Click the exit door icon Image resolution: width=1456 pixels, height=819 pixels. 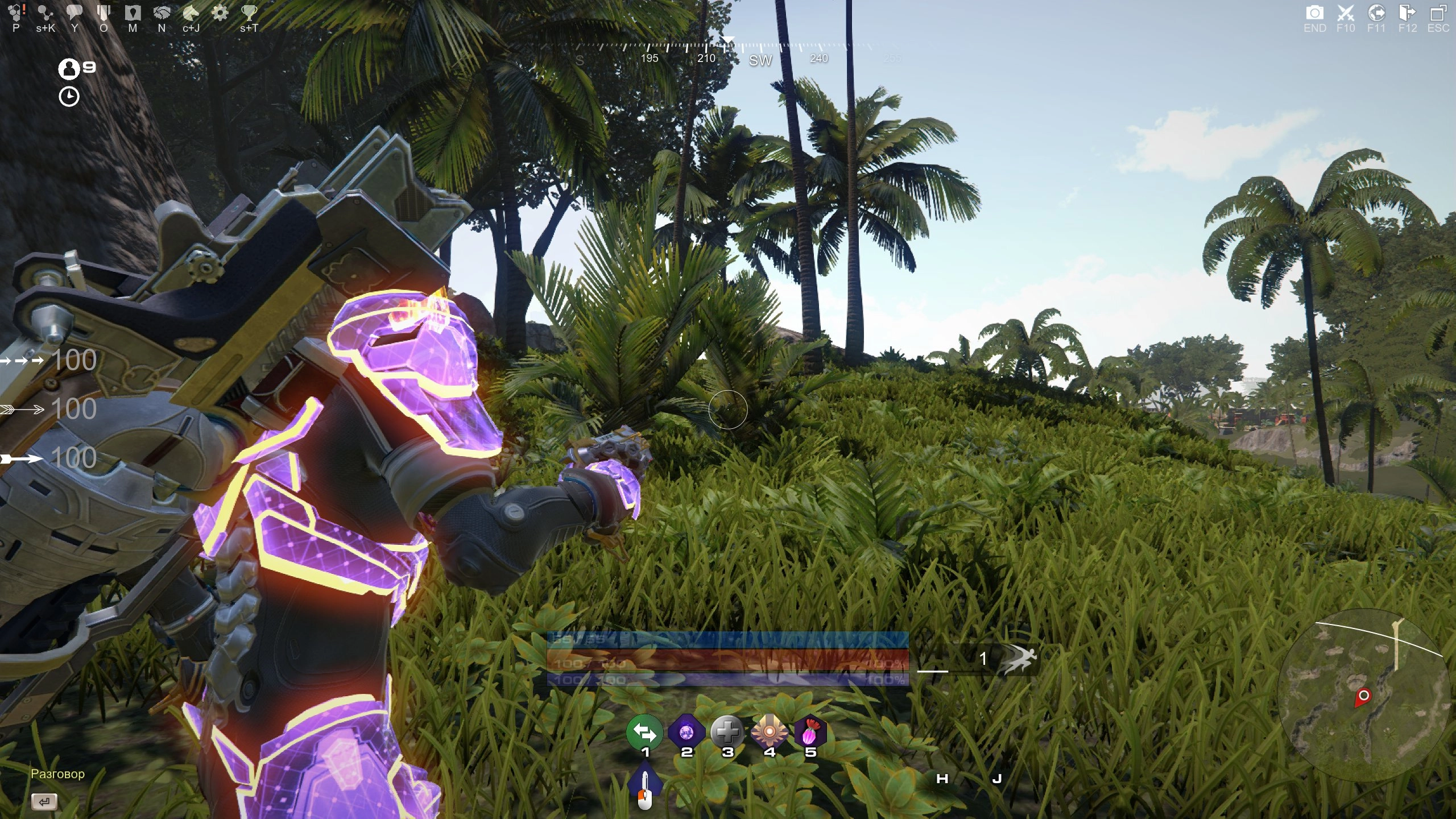(1407, 13)
